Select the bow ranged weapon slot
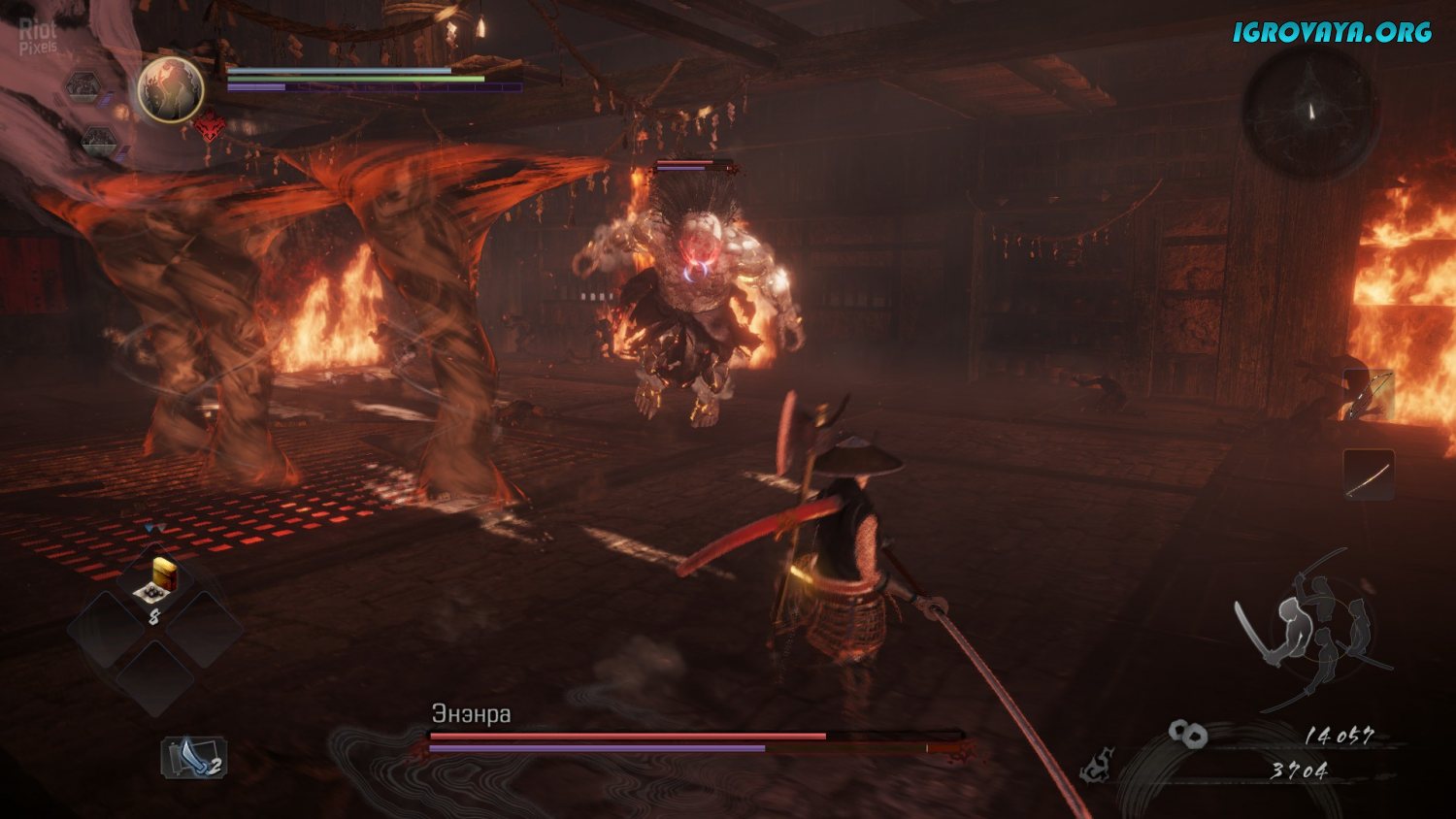The image size is (1456, 819). [x=1369, y=394]
